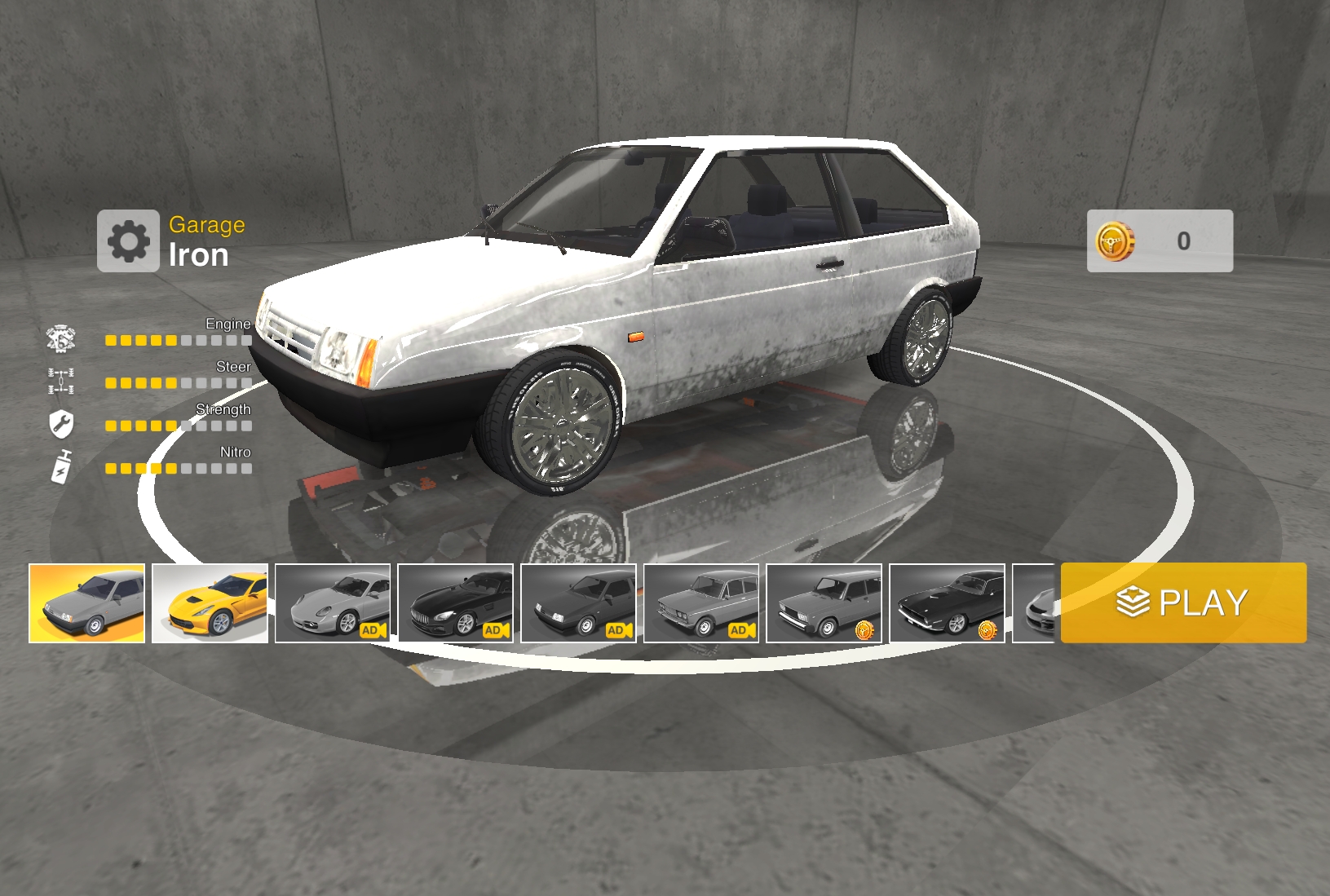Screen dimensions: 1330x896
Task: Select the yellow Corvette thumbnail
Action: 210,602
